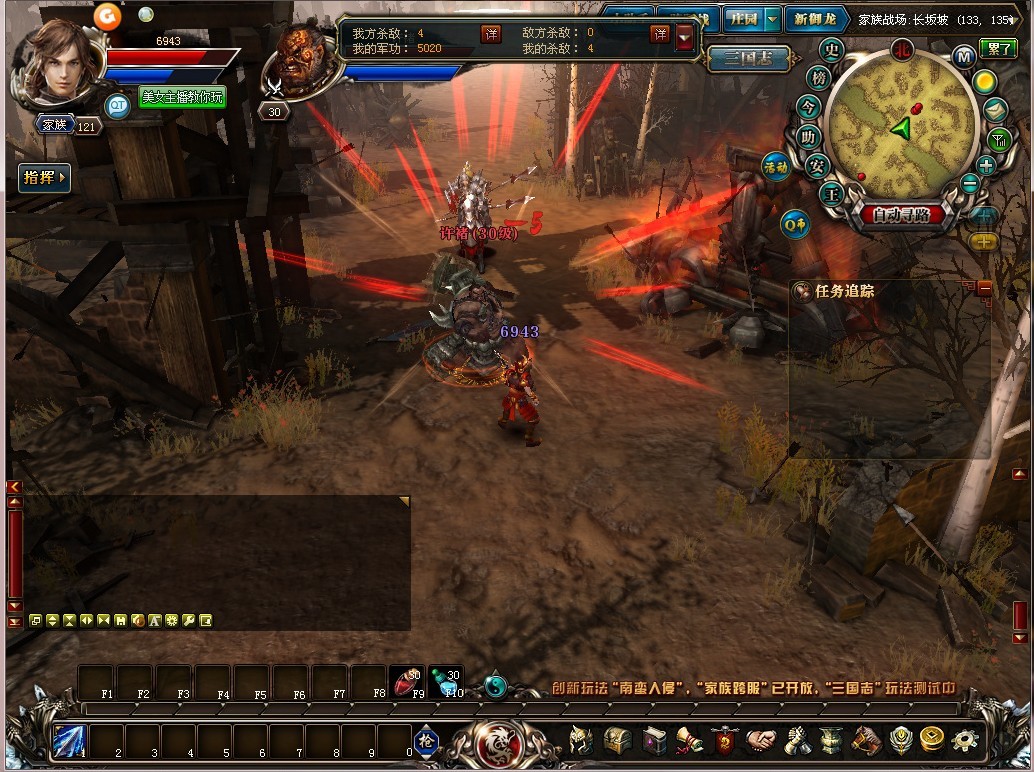Use the blue potion in F10 slot
Screen dimensions: 1034x772
(x=444, y=680)
